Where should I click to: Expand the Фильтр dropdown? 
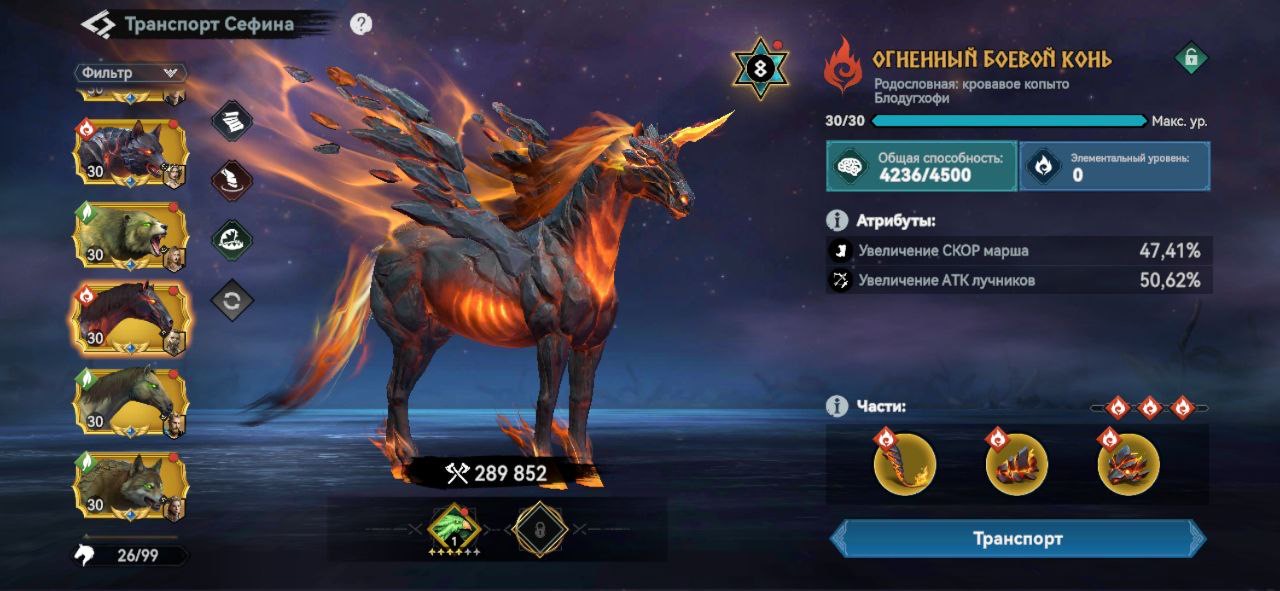(x=131, y=73)
